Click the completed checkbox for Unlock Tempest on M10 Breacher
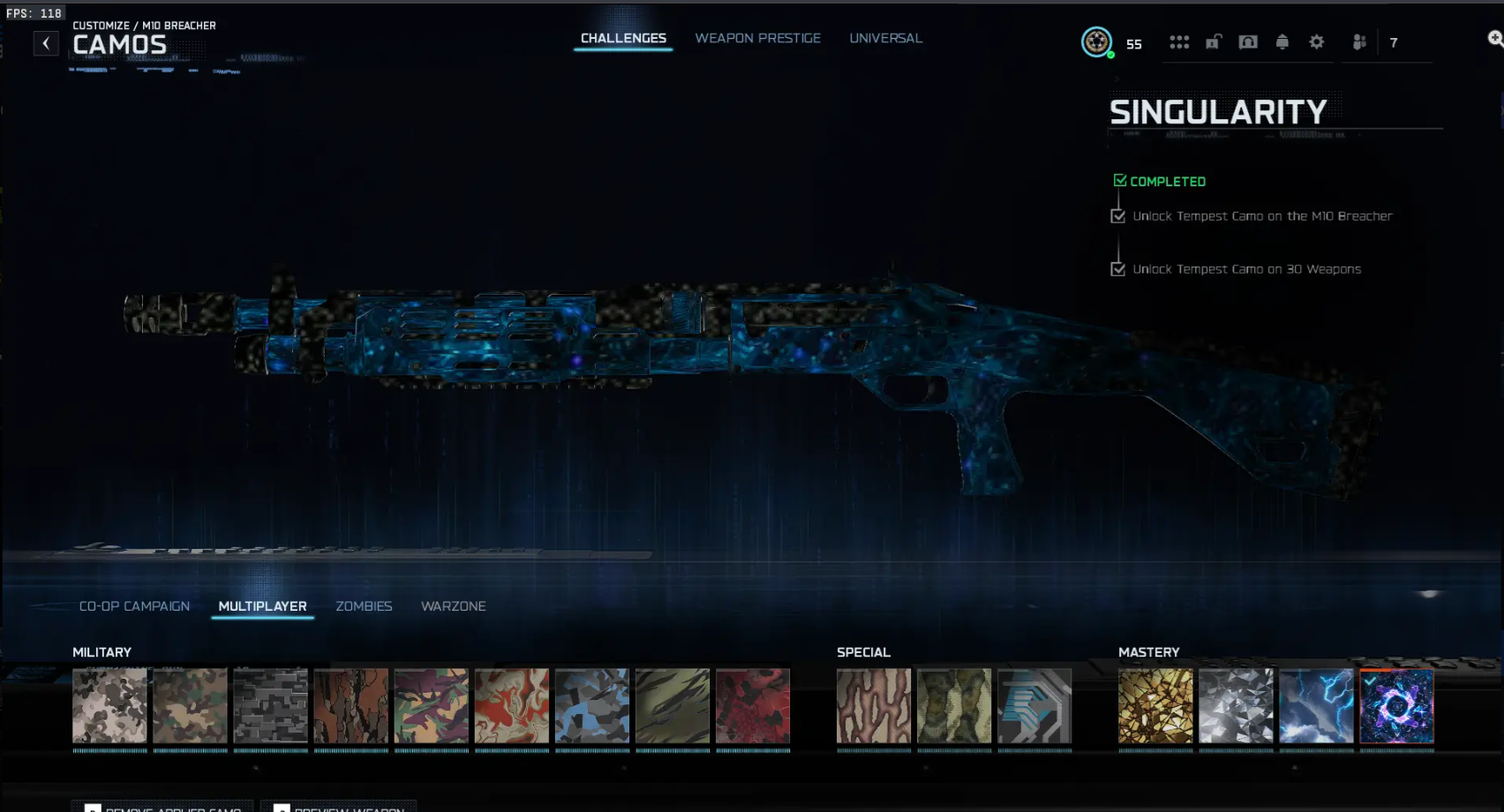This screenshot has width=1504, height=812. (1118, 214)
